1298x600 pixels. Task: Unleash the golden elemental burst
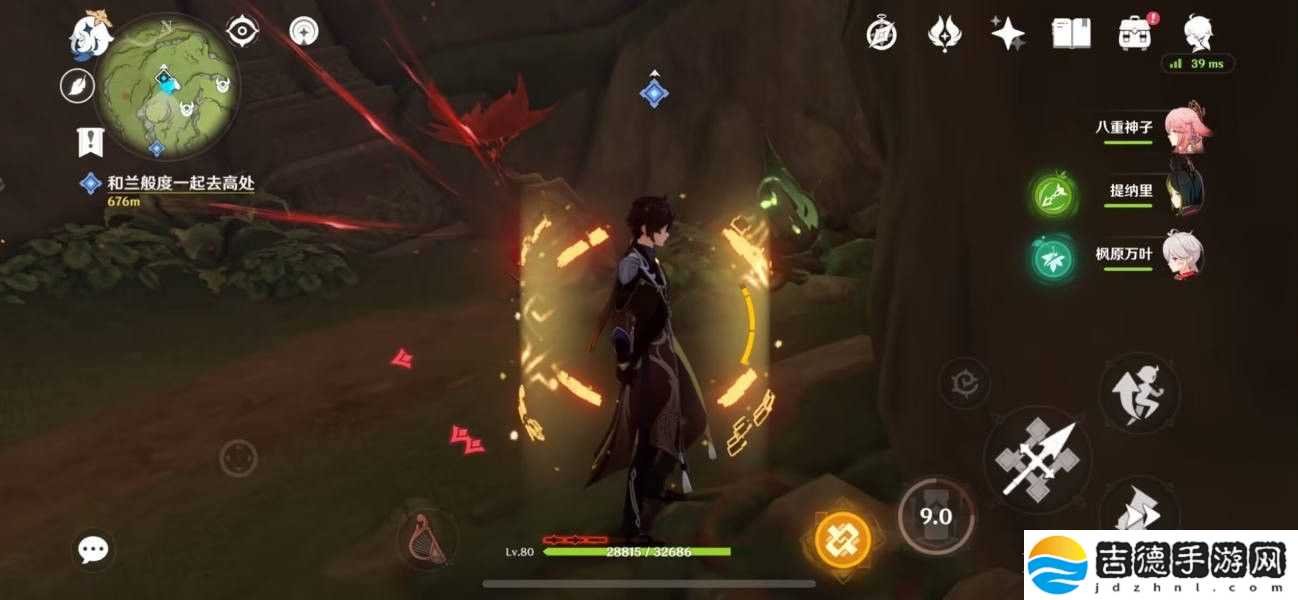[x=843, y=541]
